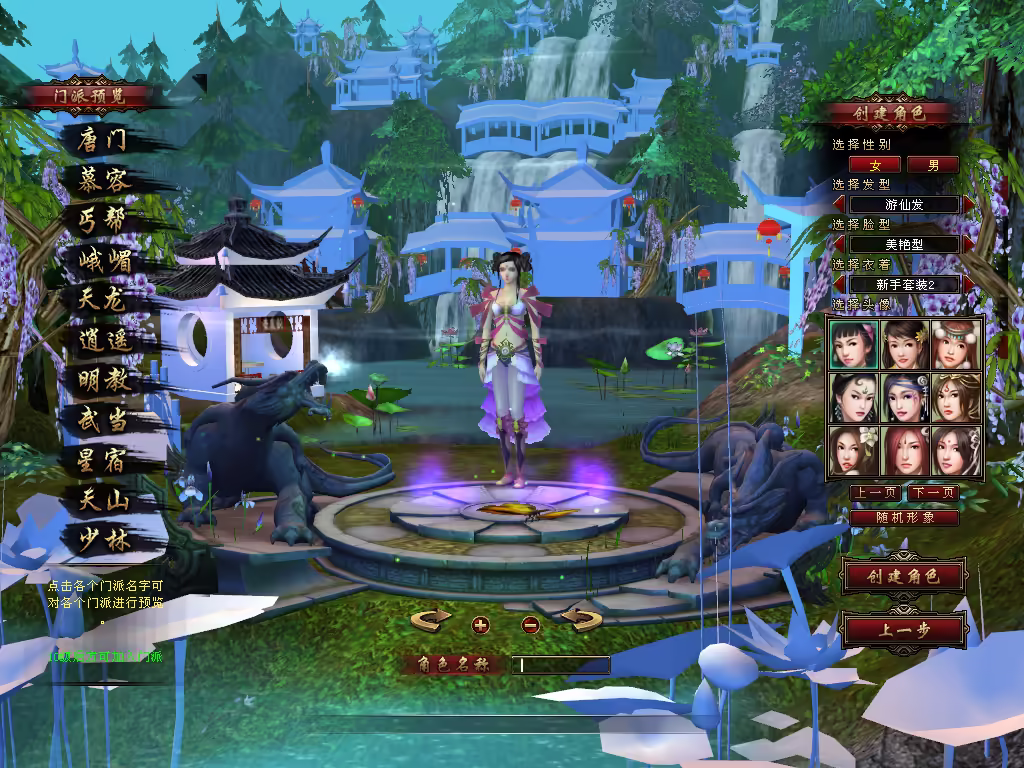Image resolution: width=1024 pixels, height=768 pixels.
Task: Open the 天龙 sect preview
Action: [103, 299]
